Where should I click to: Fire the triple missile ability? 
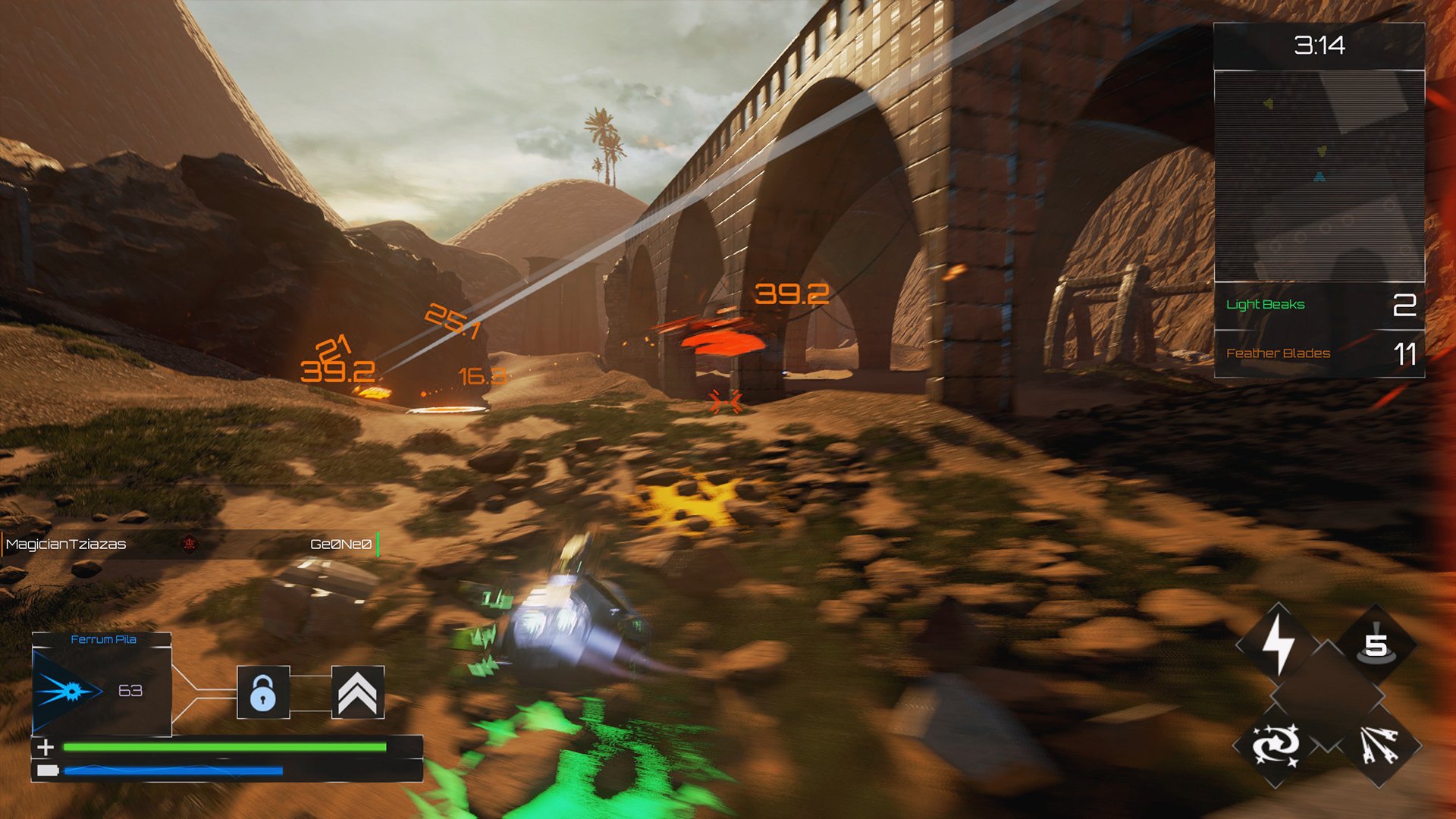(x=1378, y=745)
